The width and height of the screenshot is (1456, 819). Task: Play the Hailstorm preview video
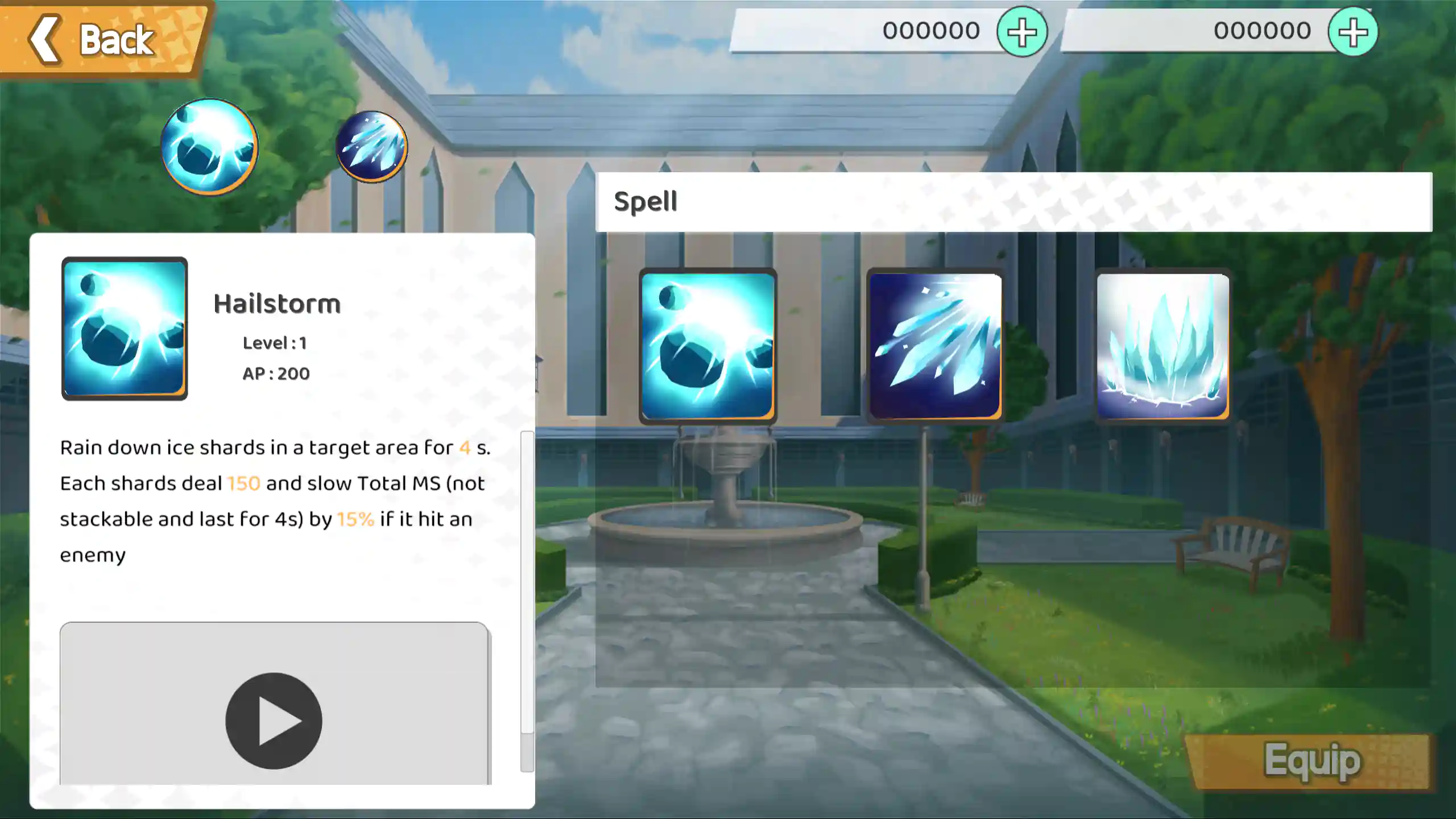coord(274,721)
